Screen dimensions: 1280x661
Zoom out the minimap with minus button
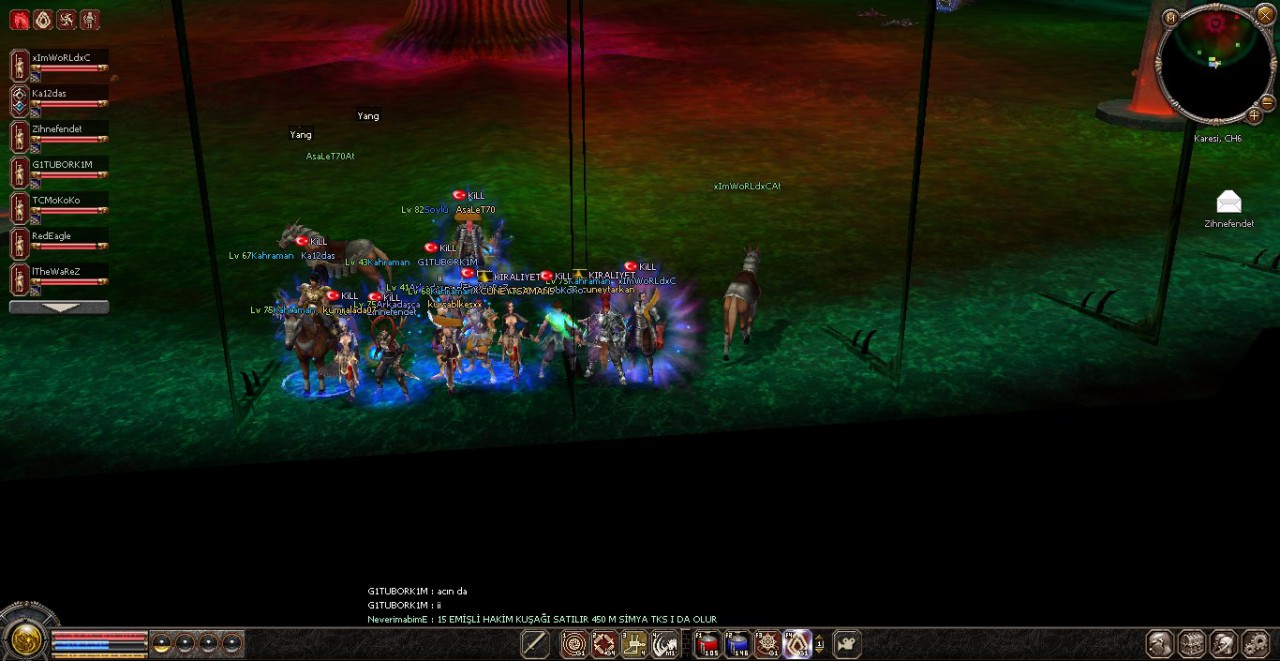pos(1268,102)
